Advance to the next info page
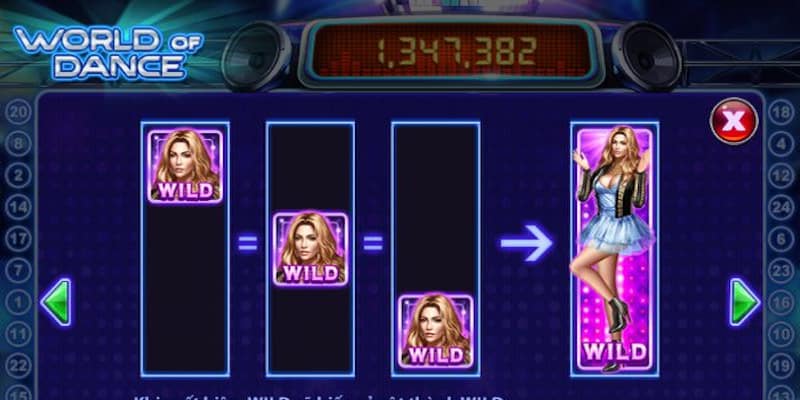 tap(744, 302)
